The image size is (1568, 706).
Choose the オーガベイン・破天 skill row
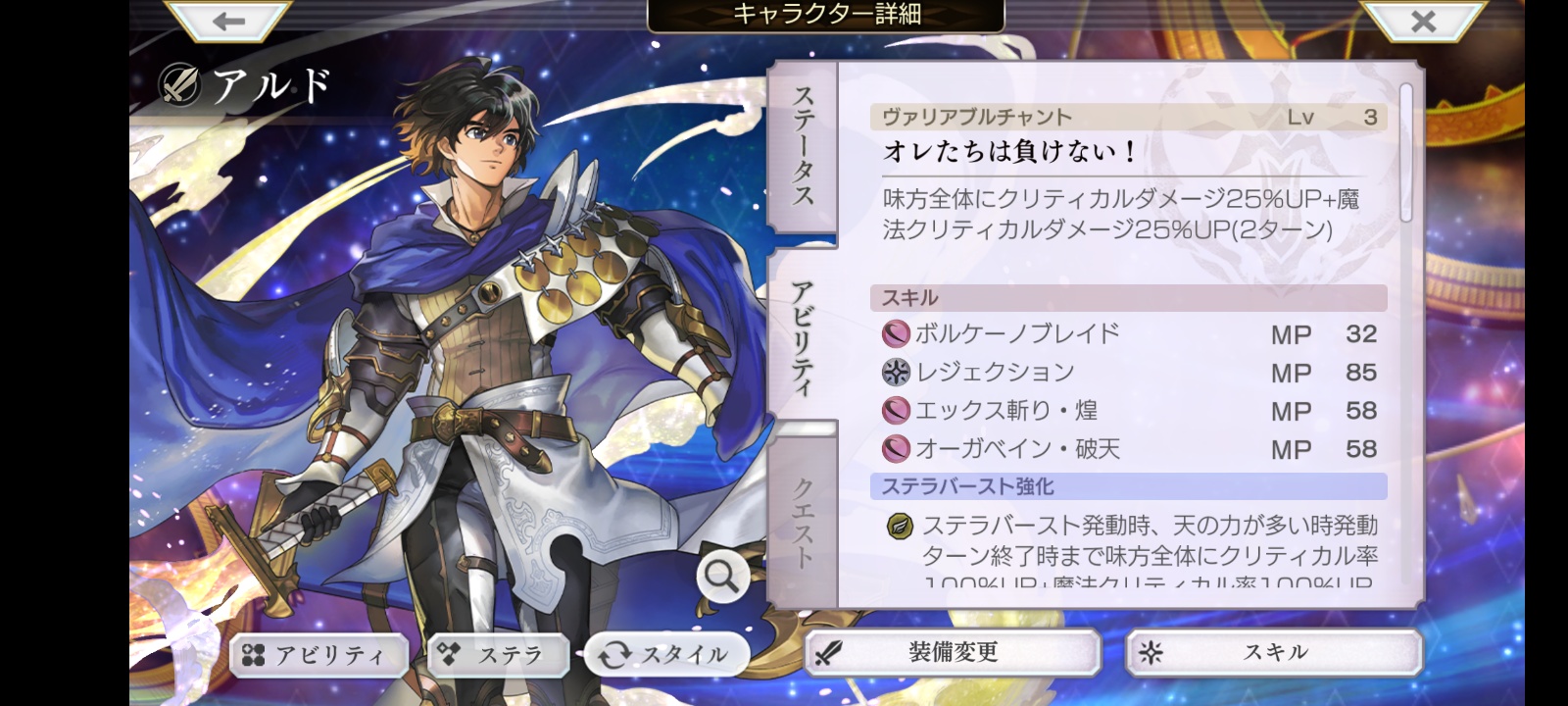point(1129,449)
